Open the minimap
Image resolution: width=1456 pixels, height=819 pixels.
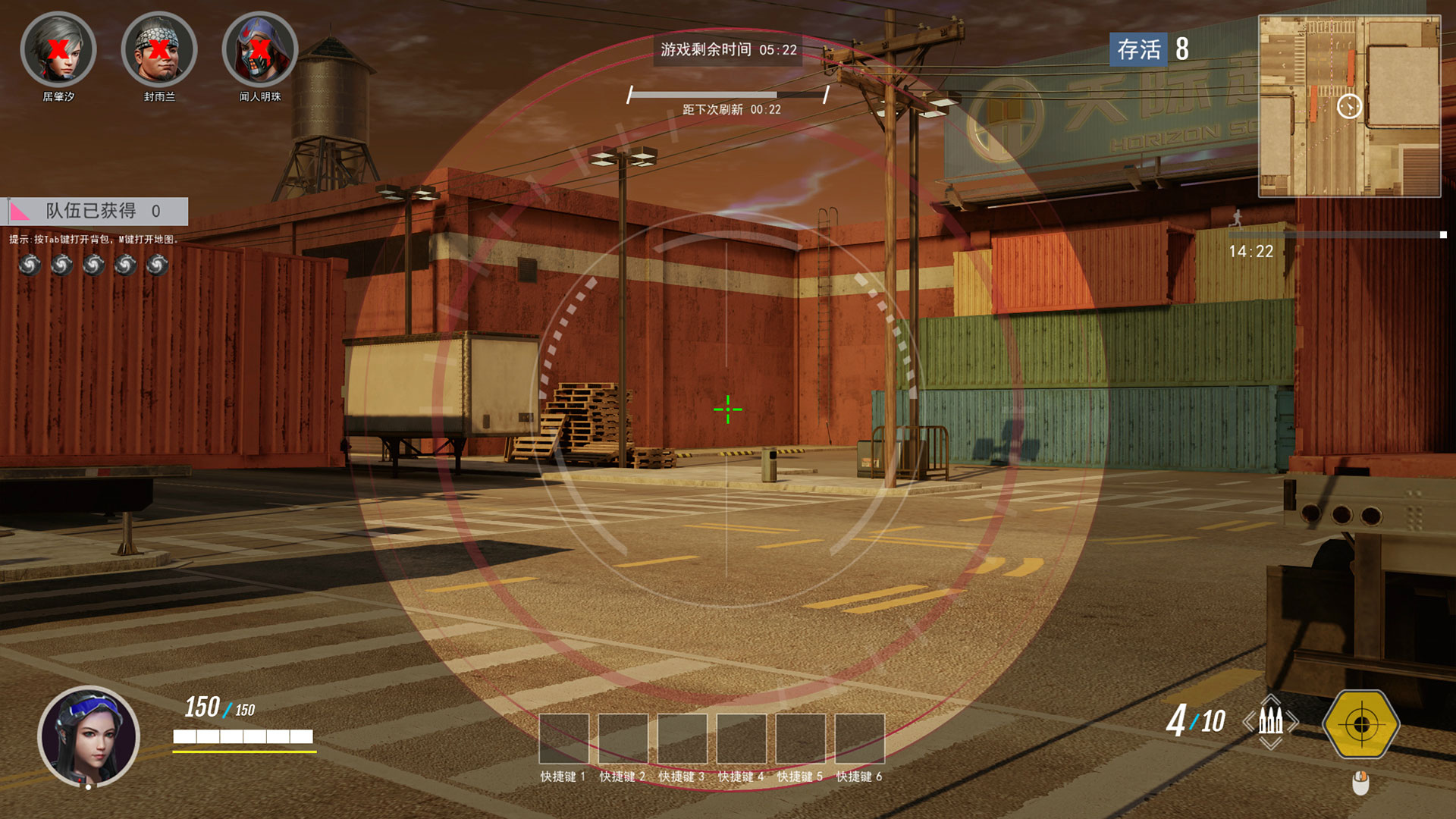pos(1349,106)
